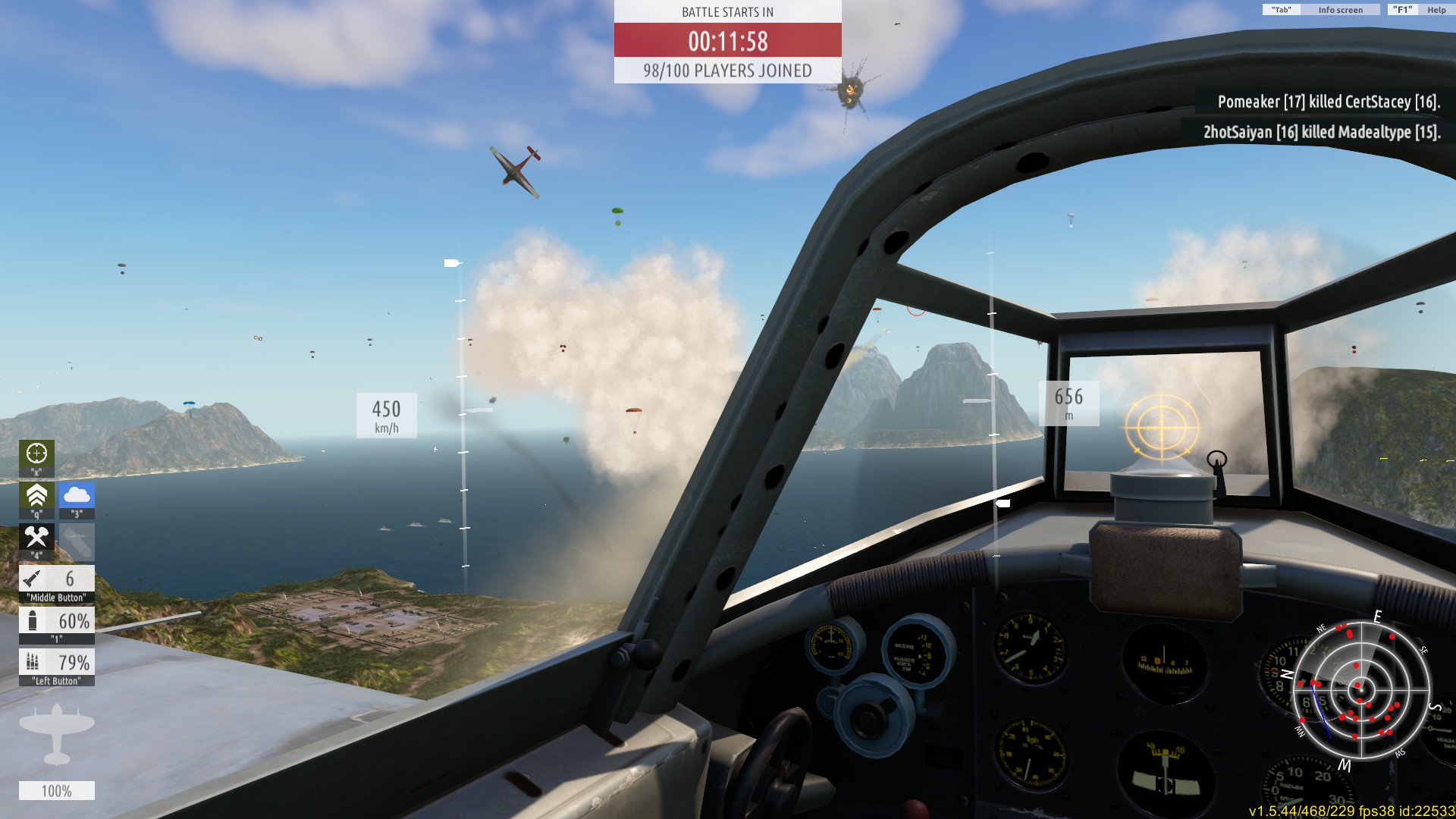Image resolution: width=1456 pixels, height=819 pixels.
Task: Use the blue cloud ability
Action: (77, 496)
